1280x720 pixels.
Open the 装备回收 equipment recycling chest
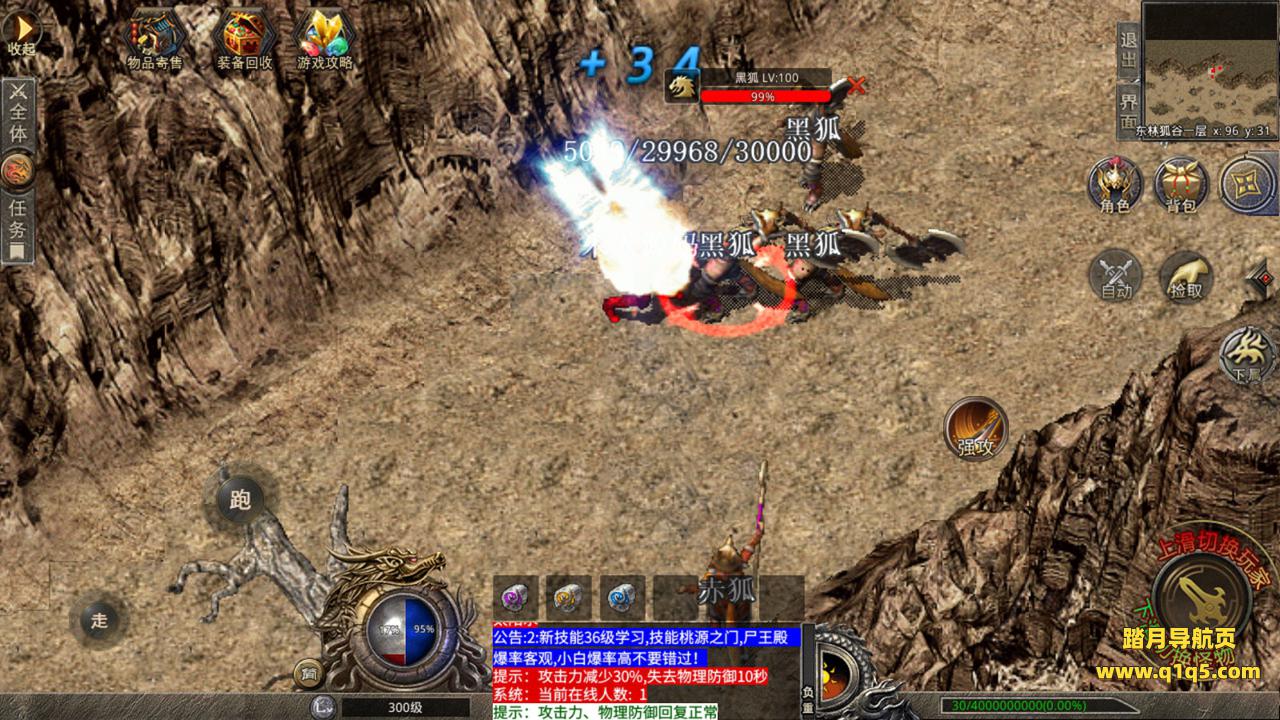(241, 40)
